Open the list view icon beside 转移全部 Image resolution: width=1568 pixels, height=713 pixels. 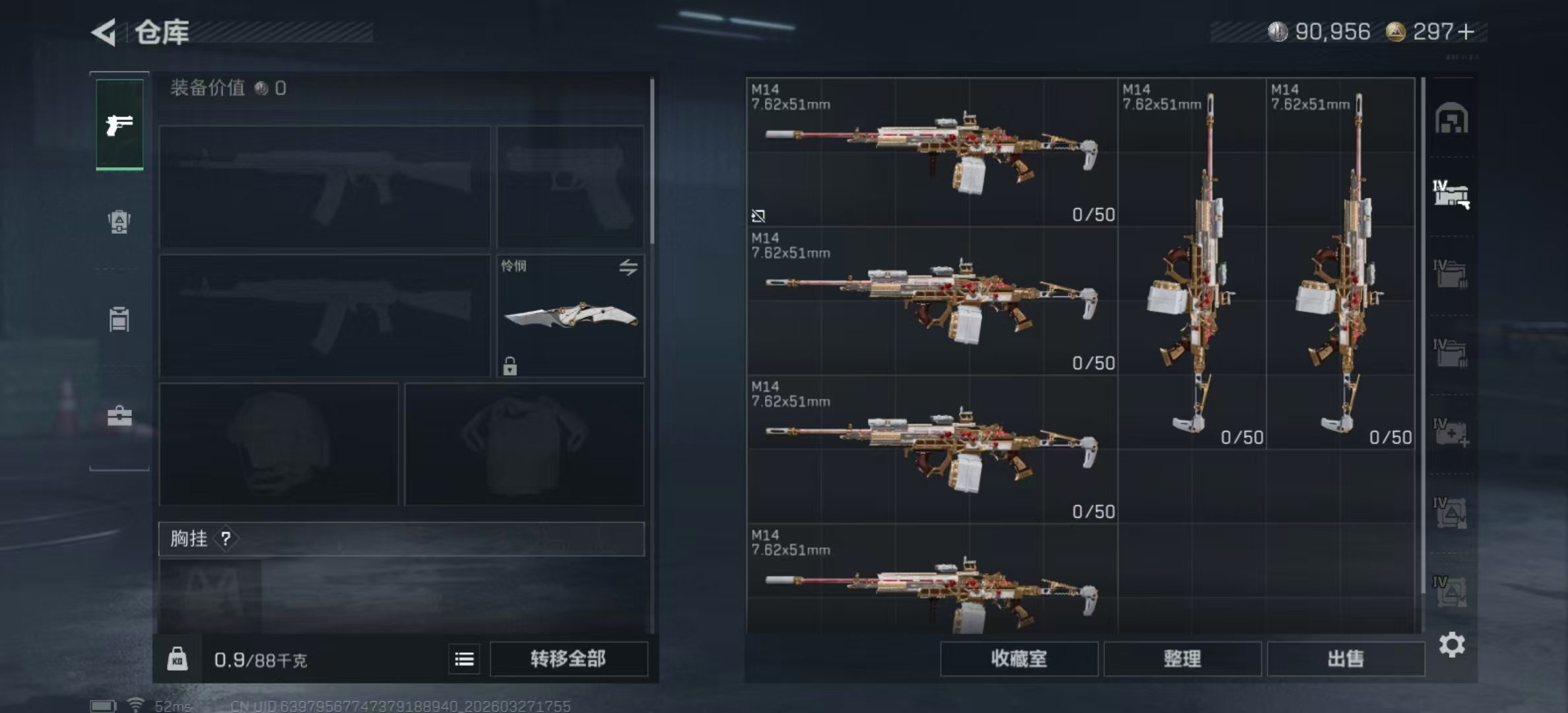tap(464, 659)
